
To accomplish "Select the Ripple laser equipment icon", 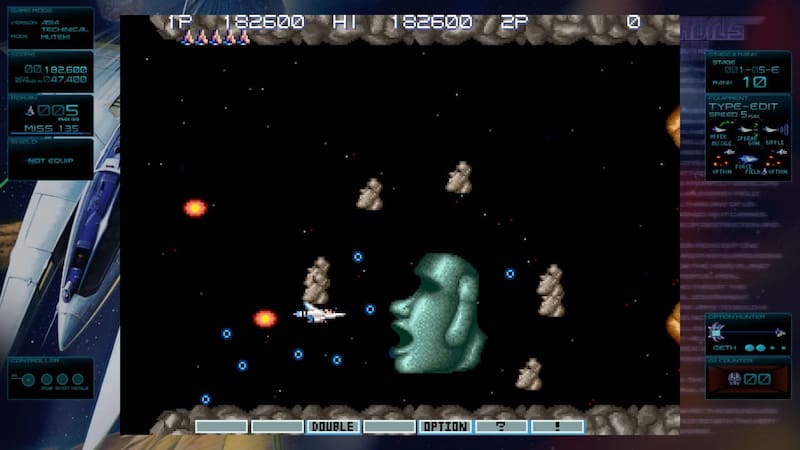I will coord(774,129).
